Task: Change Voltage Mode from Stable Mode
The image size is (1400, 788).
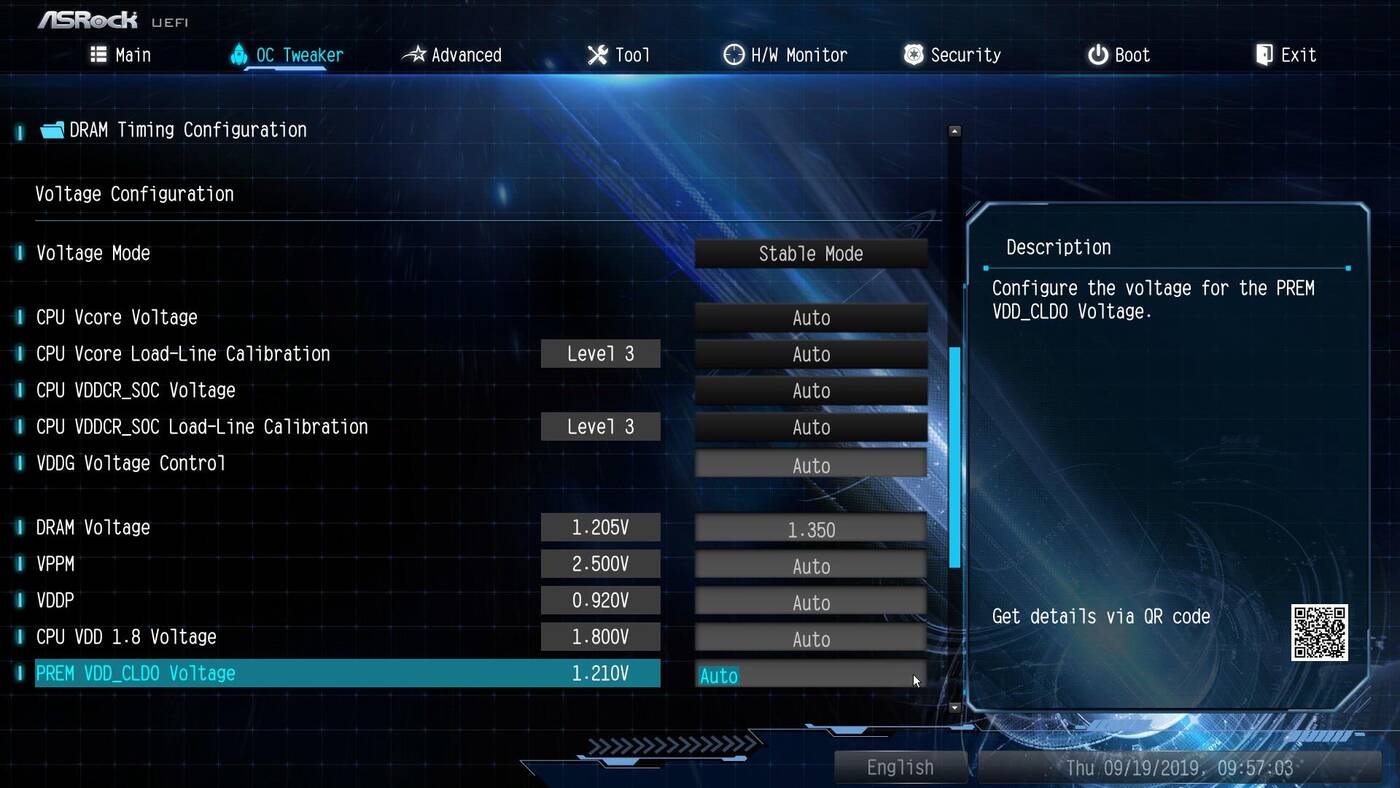Action: (810, 254)
